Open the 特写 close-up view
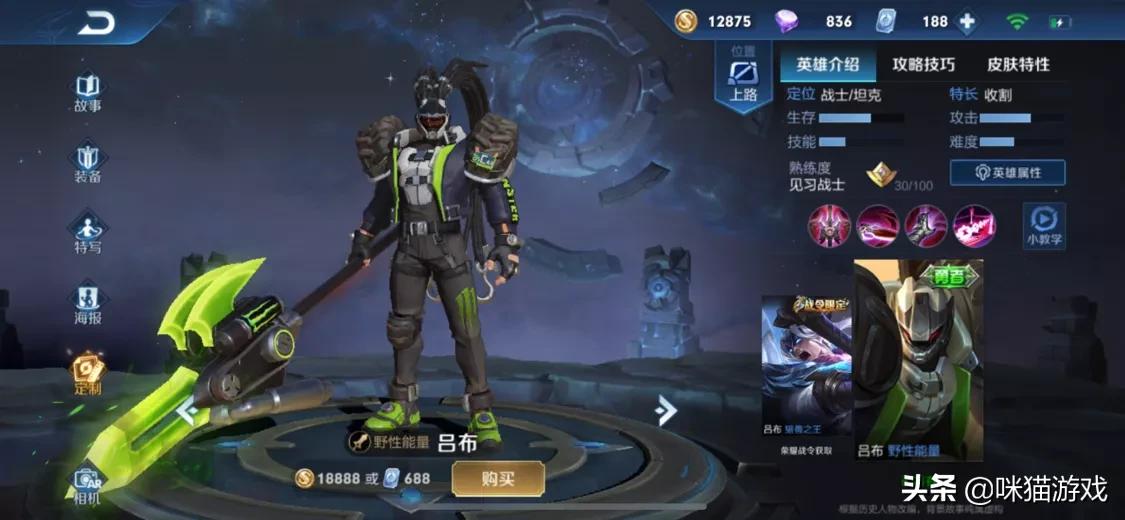Image resolution: width=1125 pixels, height=520 pixels. tap(87, 233)
